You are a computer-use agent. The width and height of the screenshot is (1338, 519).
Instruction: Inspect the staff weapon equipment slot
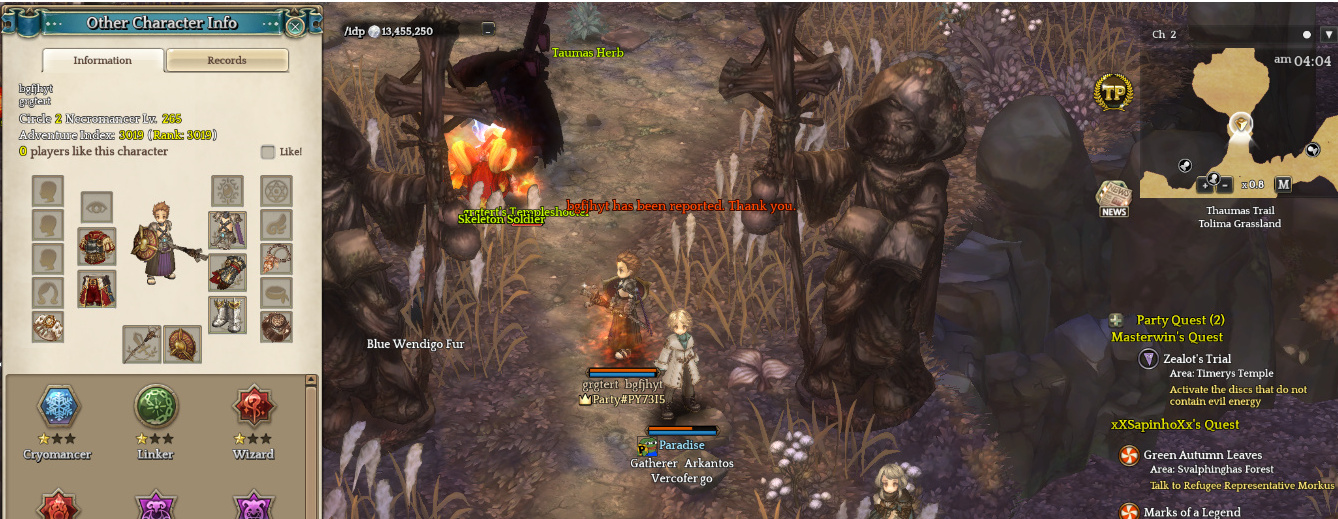point(142,344)
